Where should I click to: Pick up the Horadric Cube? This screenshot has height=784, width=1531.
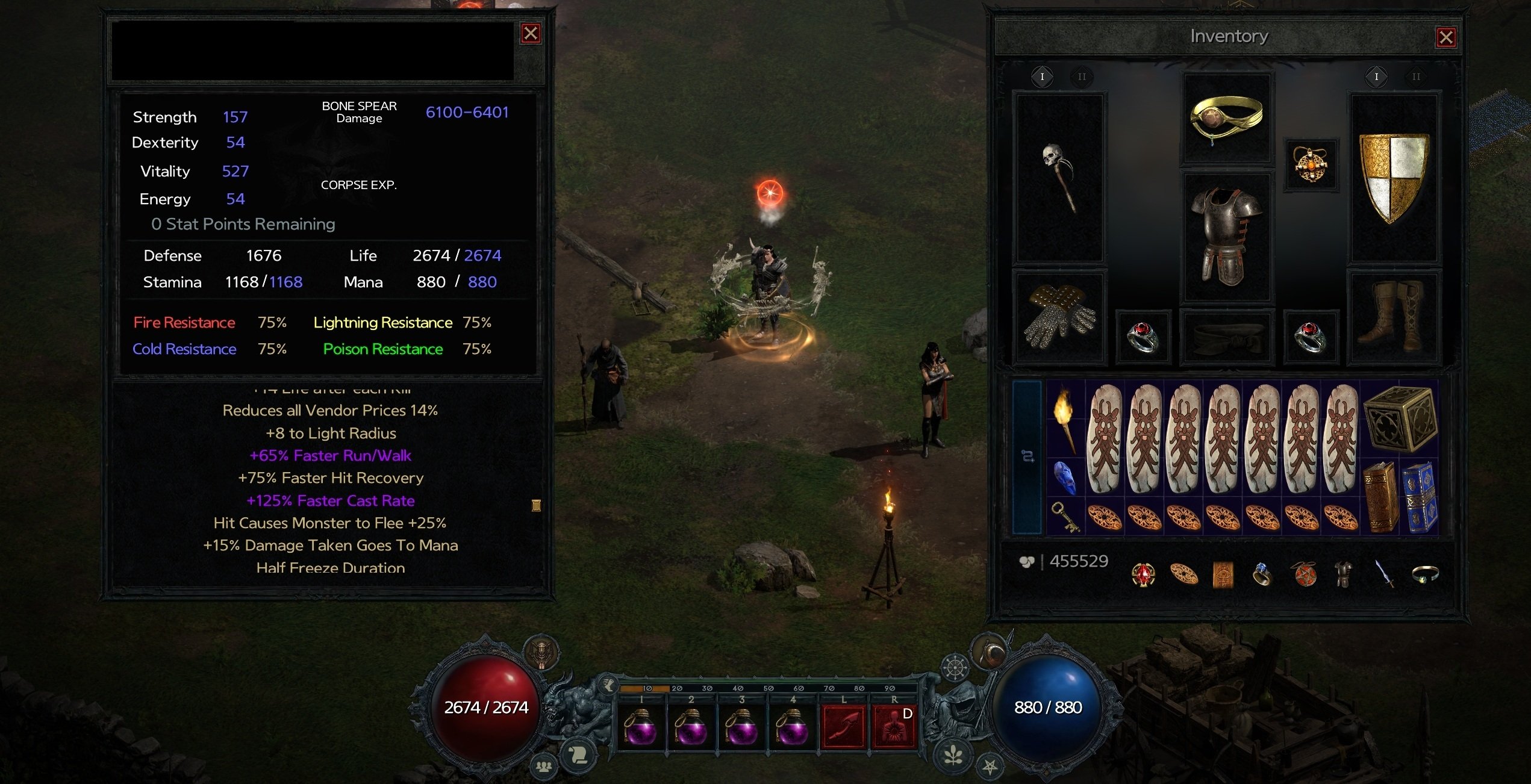[1400, 418]
